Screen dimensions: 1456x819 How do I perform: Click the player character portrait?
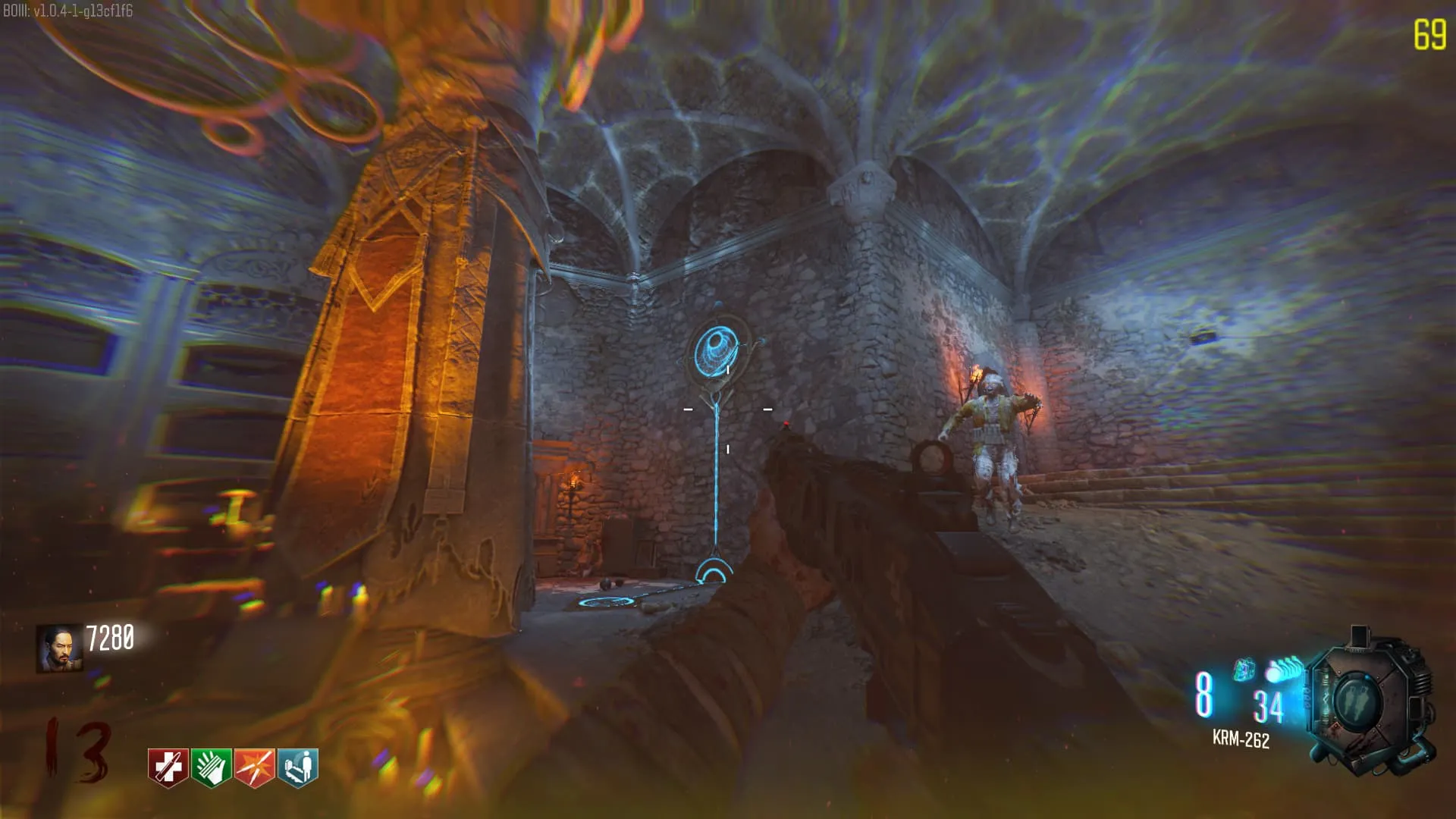(59, 648)
